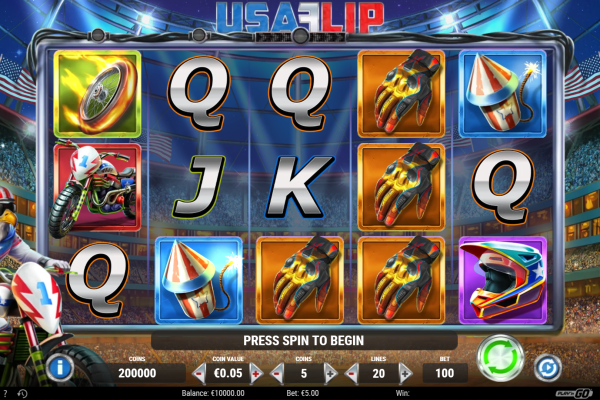Open the paytable info button
Image resolution: width=600 pixels, height=400 pixels.
tap(59, 368)
